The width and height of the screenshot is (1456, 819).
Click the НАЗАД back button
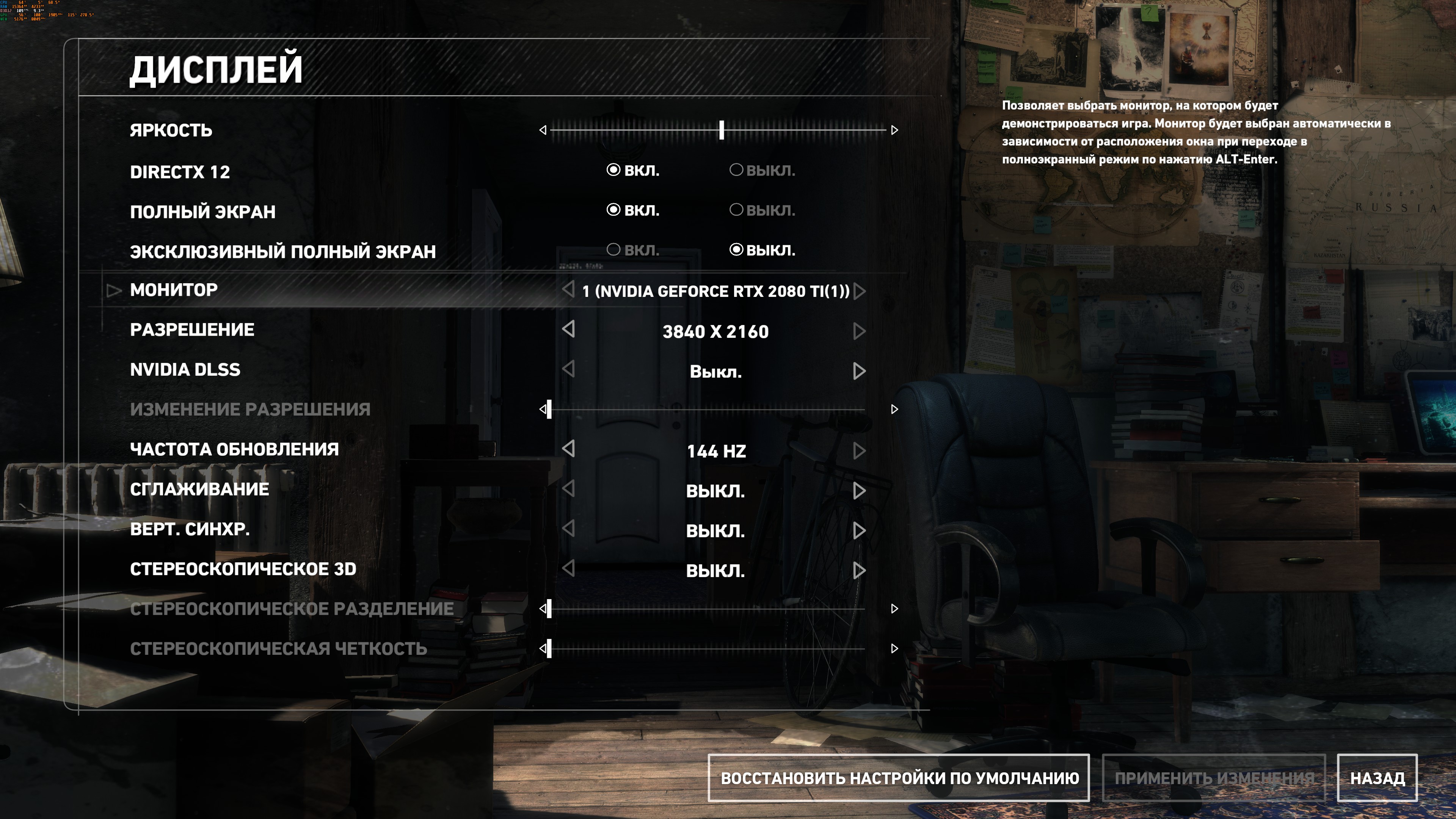(1377, 778)
